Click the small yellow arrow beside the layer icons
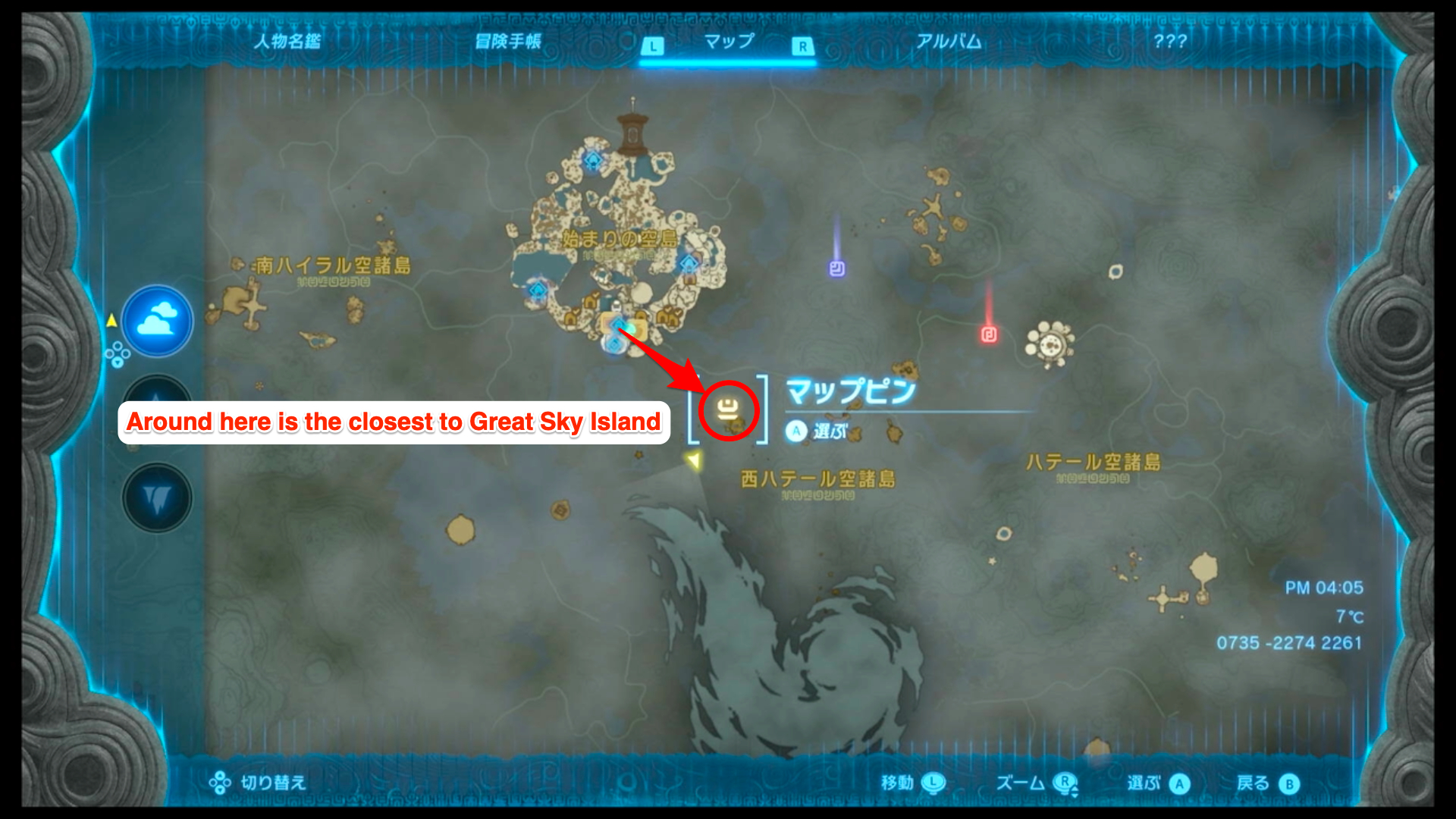The height and width of the screenshot is (819, 1456). coord(111,319)
